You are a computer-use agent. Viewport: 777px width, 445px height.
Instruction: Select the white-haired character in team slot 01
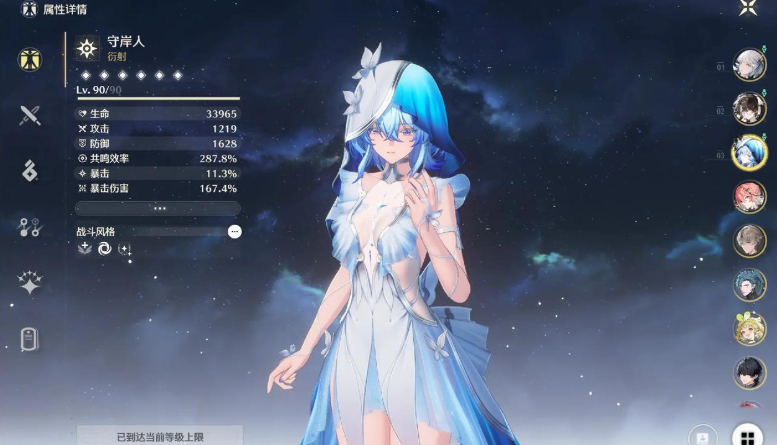point(749,65)
